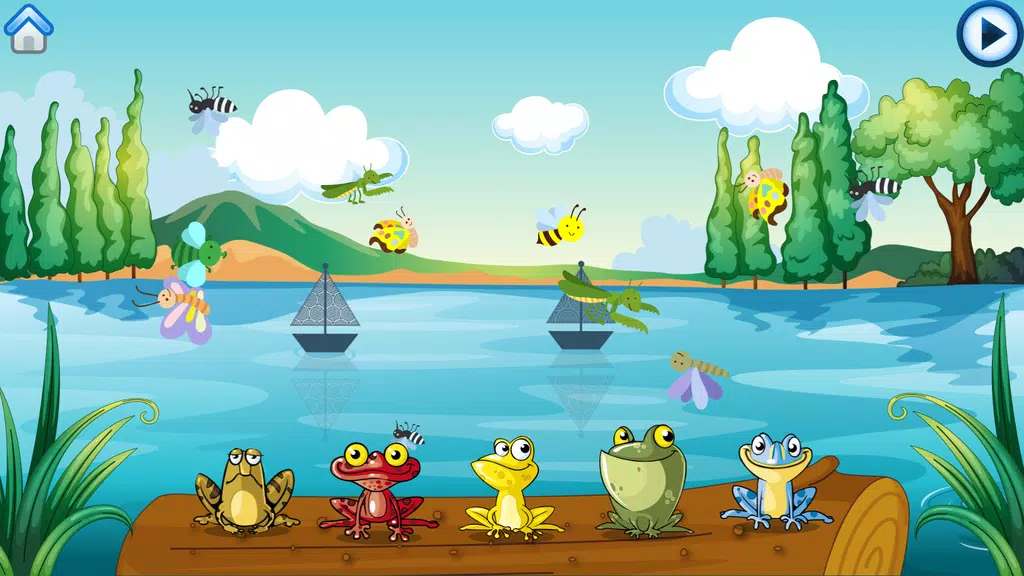Viewport: 1024px width, 576px height.
Task: Tap the blue play arrow button
Action: coord(989,34)
